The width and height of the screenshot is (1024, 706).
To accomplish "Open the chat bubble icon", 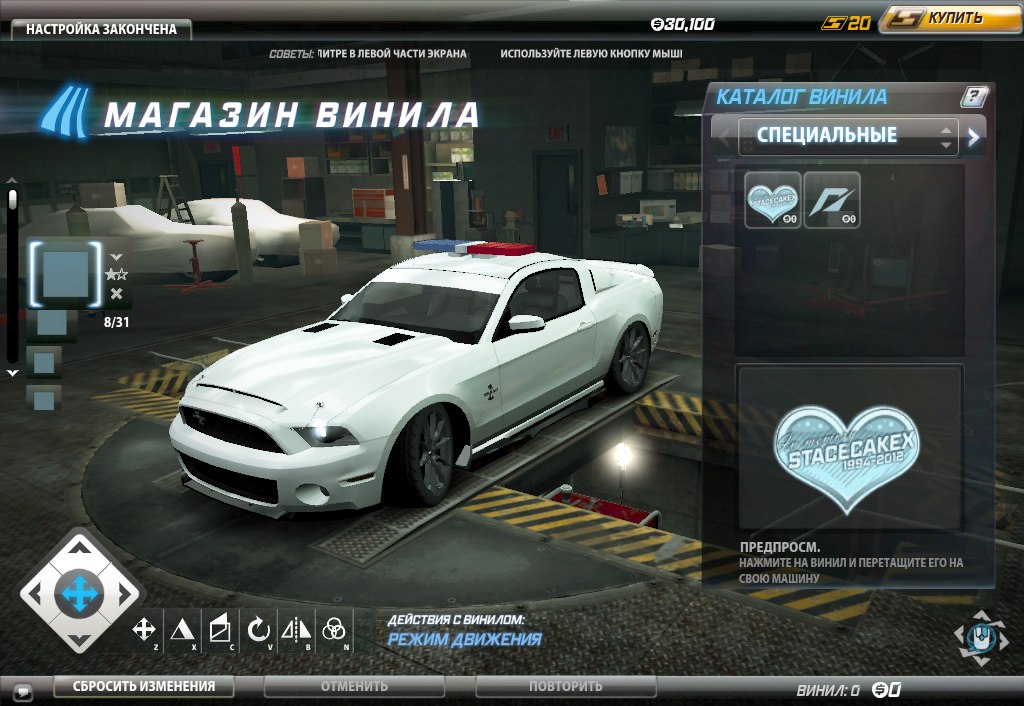I will pos(22,689).
